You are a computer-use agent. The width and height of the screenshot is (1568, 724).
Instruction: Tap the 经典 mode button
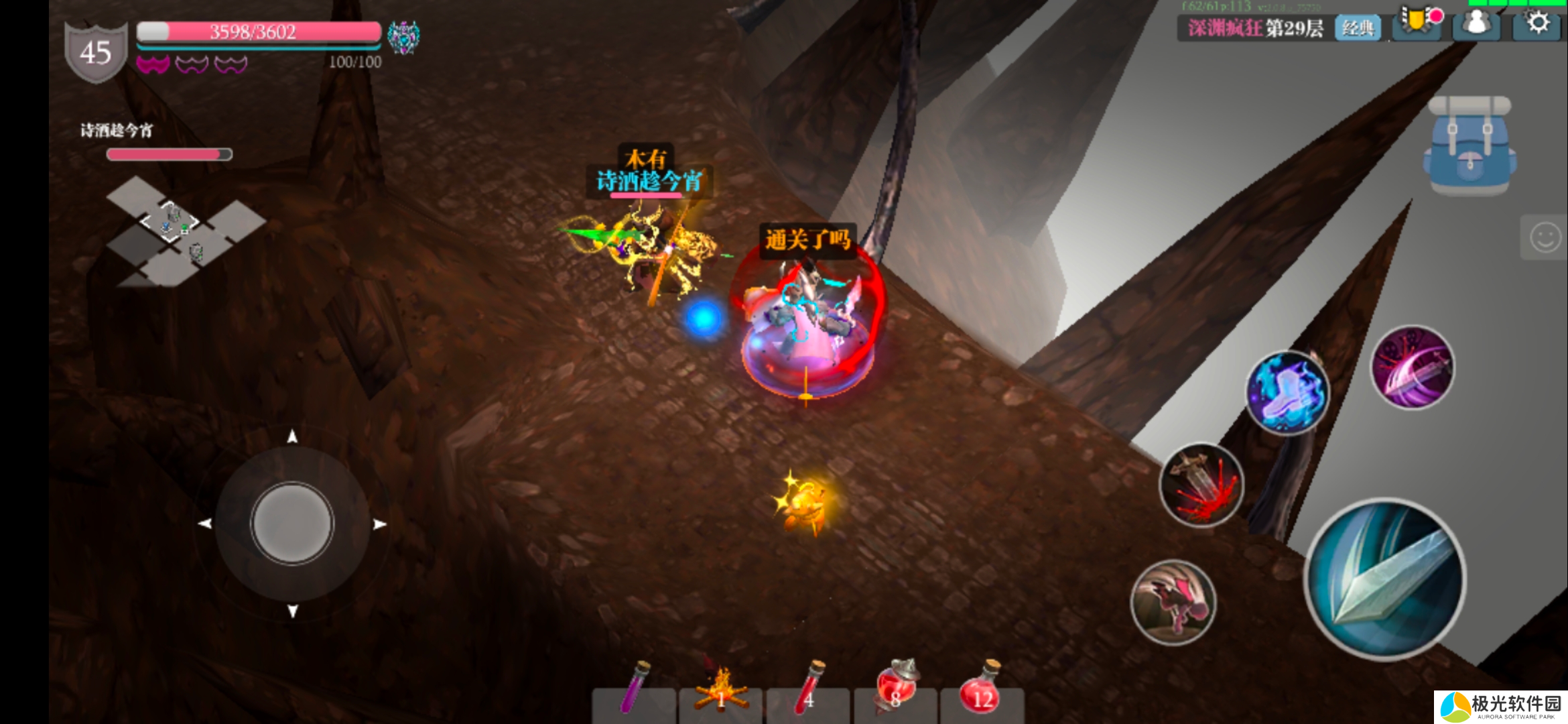click(x=1358, y=28)
